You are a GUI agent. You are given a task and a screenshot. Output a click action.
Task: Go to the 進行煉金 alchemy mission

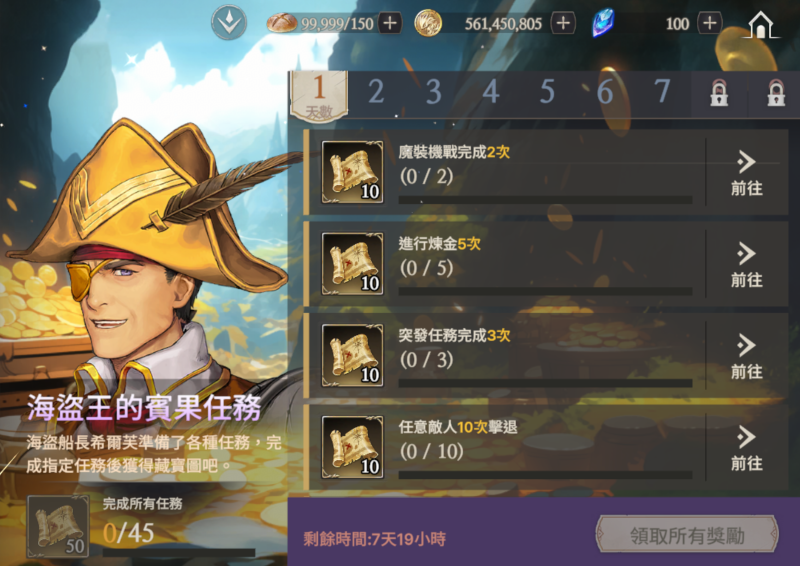tap(746, 265)
